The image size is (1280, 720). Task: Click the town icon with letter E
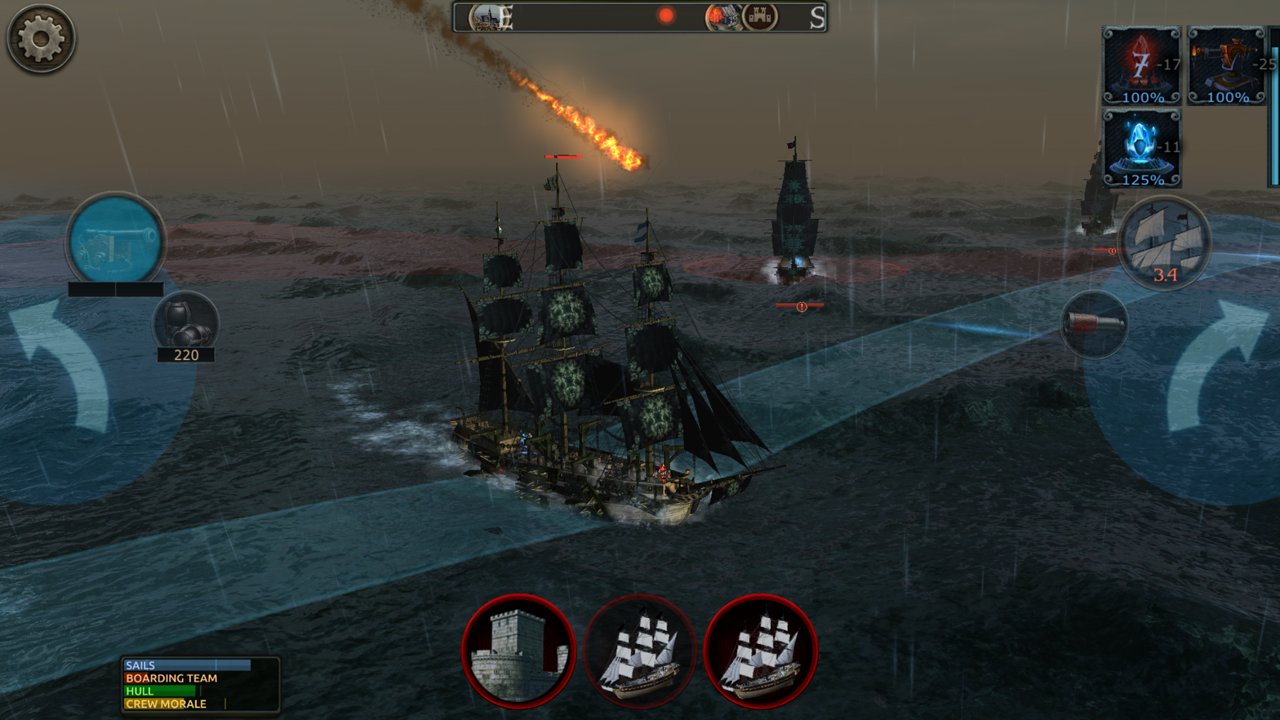click(490, 17)
